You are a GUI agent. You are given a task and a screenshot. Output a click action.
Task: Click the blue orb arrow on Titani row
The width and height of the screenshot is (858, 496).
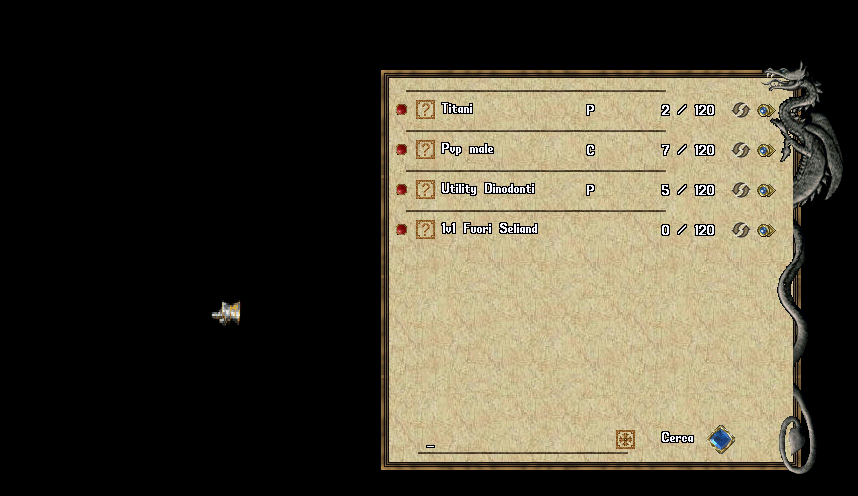tap(766, 110)
